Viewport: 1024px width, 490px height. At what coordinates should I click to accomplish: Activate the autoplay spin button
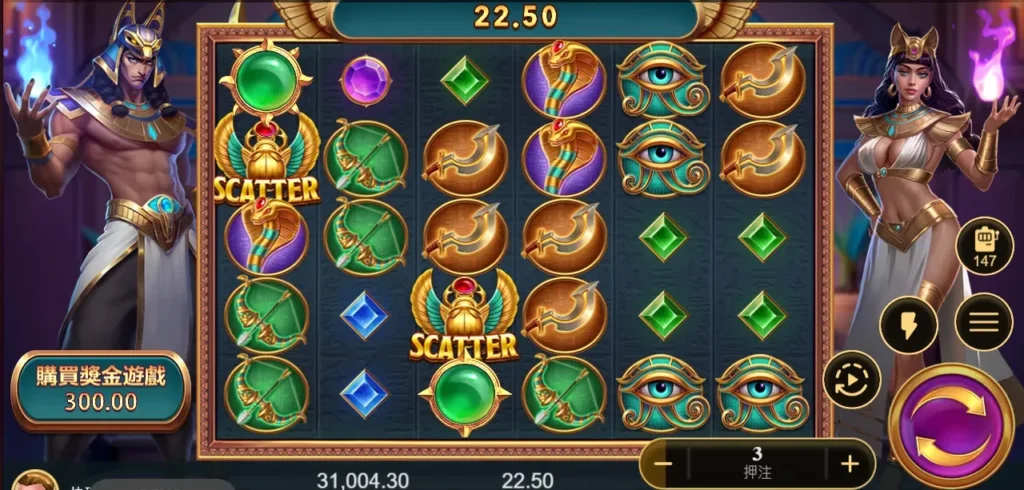pos(851,380)
